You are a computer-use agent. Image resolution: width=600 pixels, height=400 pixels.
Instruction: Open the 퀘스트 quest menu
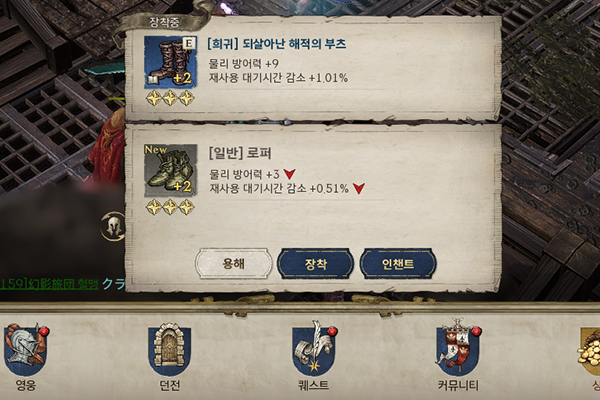click(x=313, y=350)
